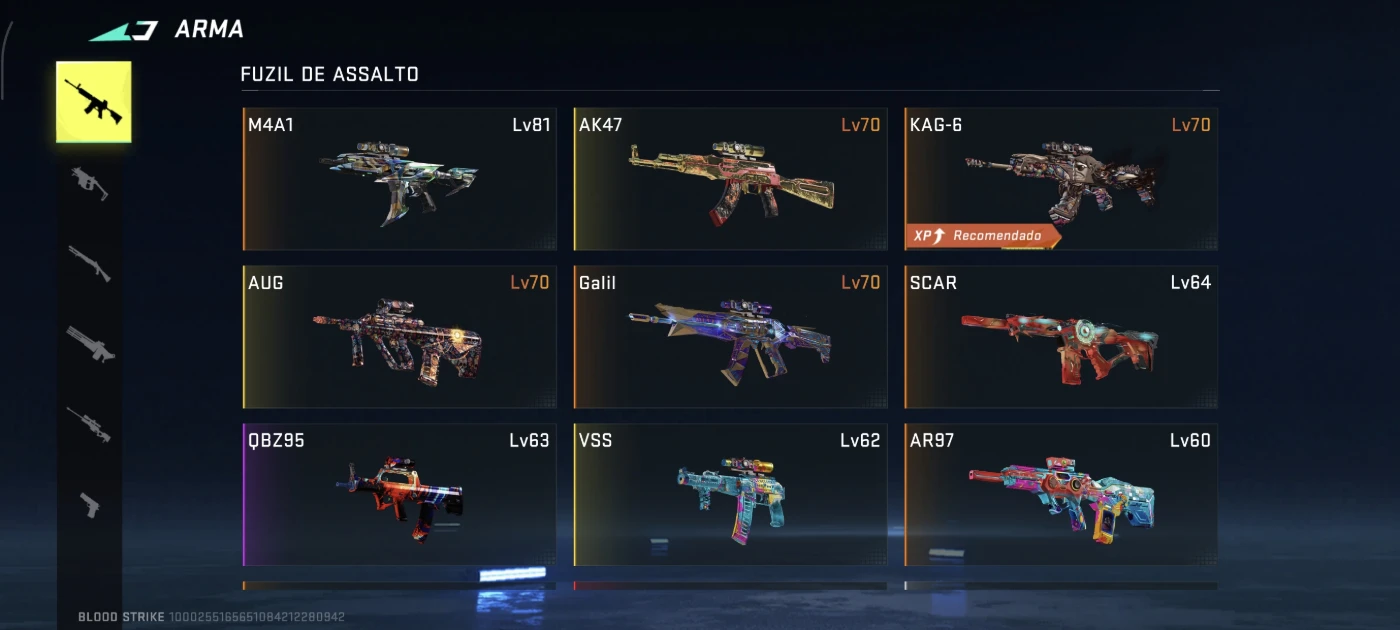Choose the Galil weapon card

(730, 337)
